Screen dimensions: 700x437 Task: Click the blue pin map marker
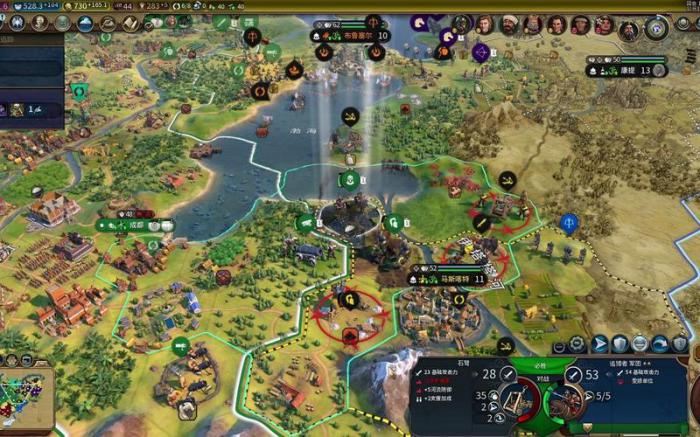[569, 222]
